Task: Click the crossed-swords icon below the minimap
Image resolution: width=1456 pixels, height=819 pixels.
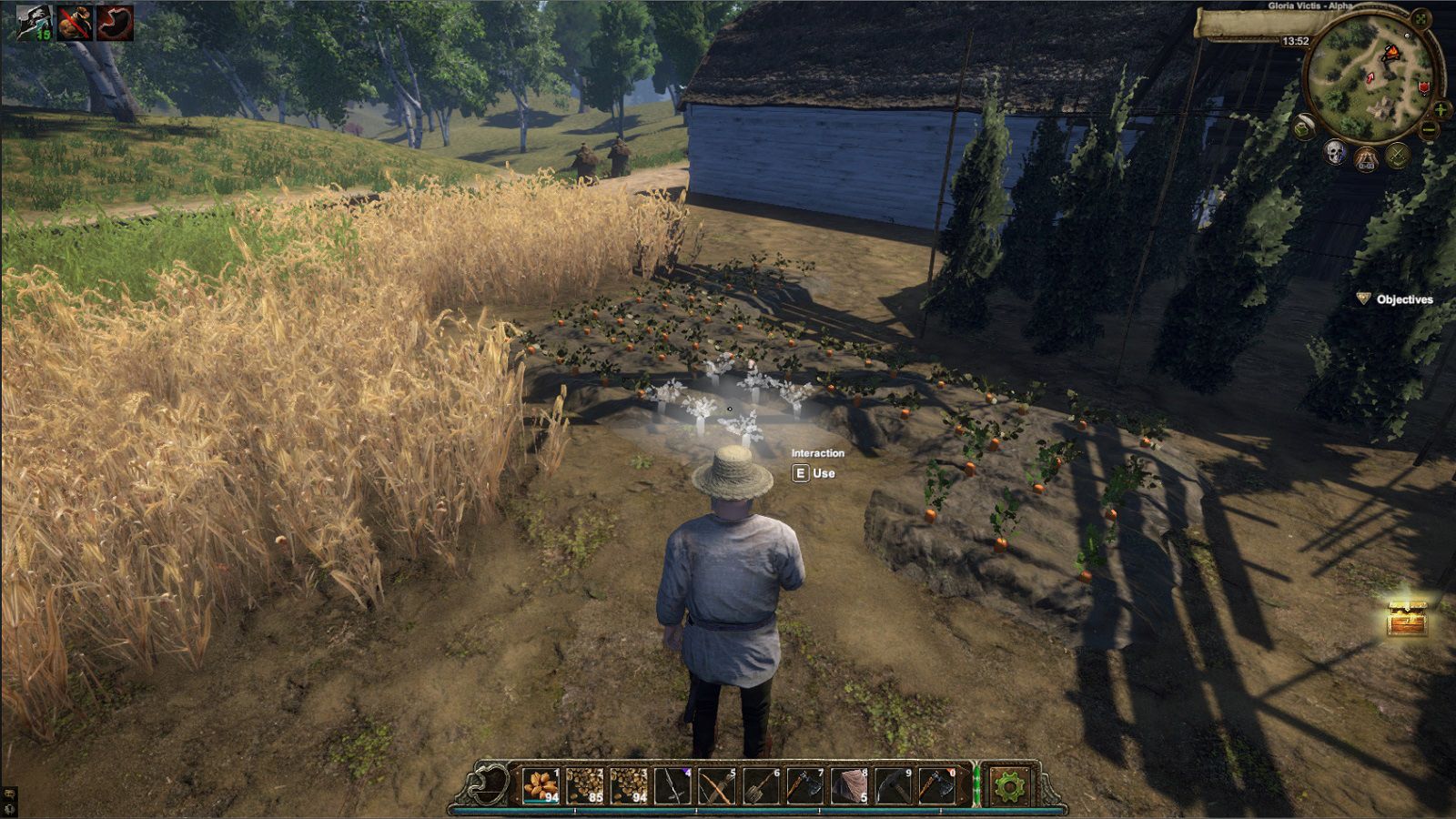Action: (x=1397, y=155)
